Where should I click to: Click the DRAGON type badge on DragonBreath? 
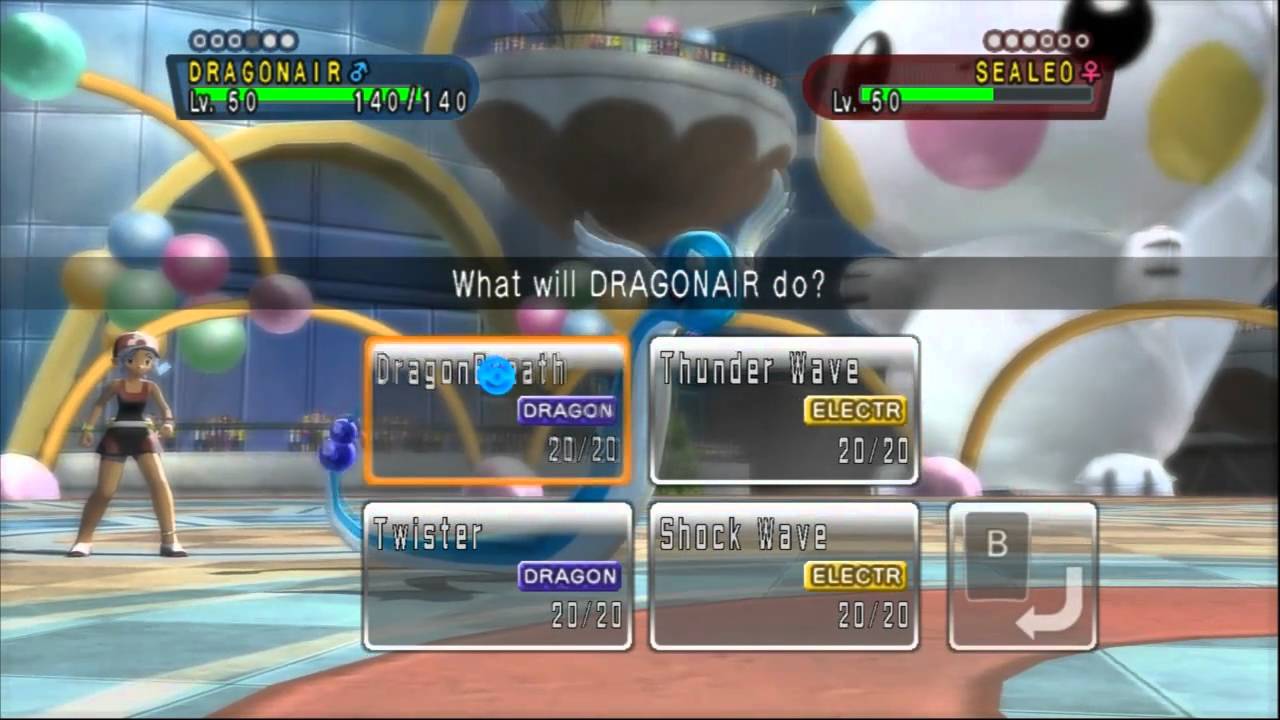pos(566,410)
